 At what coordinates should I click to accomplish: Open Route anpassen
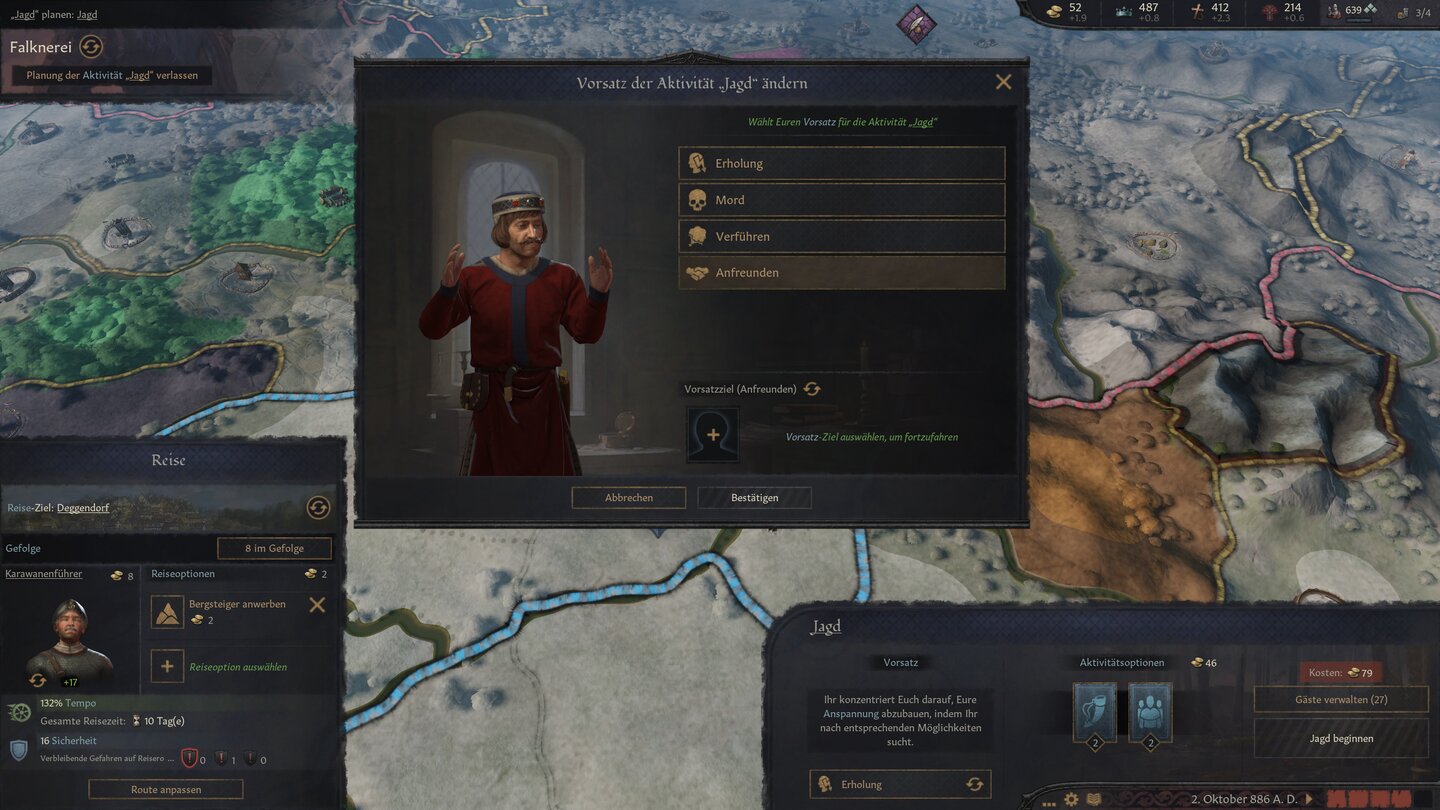166,789
